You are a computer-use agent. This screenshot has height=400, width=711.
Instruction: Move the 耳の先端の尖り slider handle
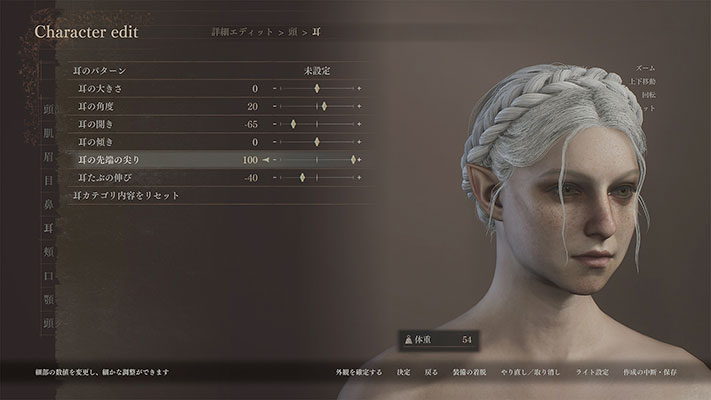[354, 160]
